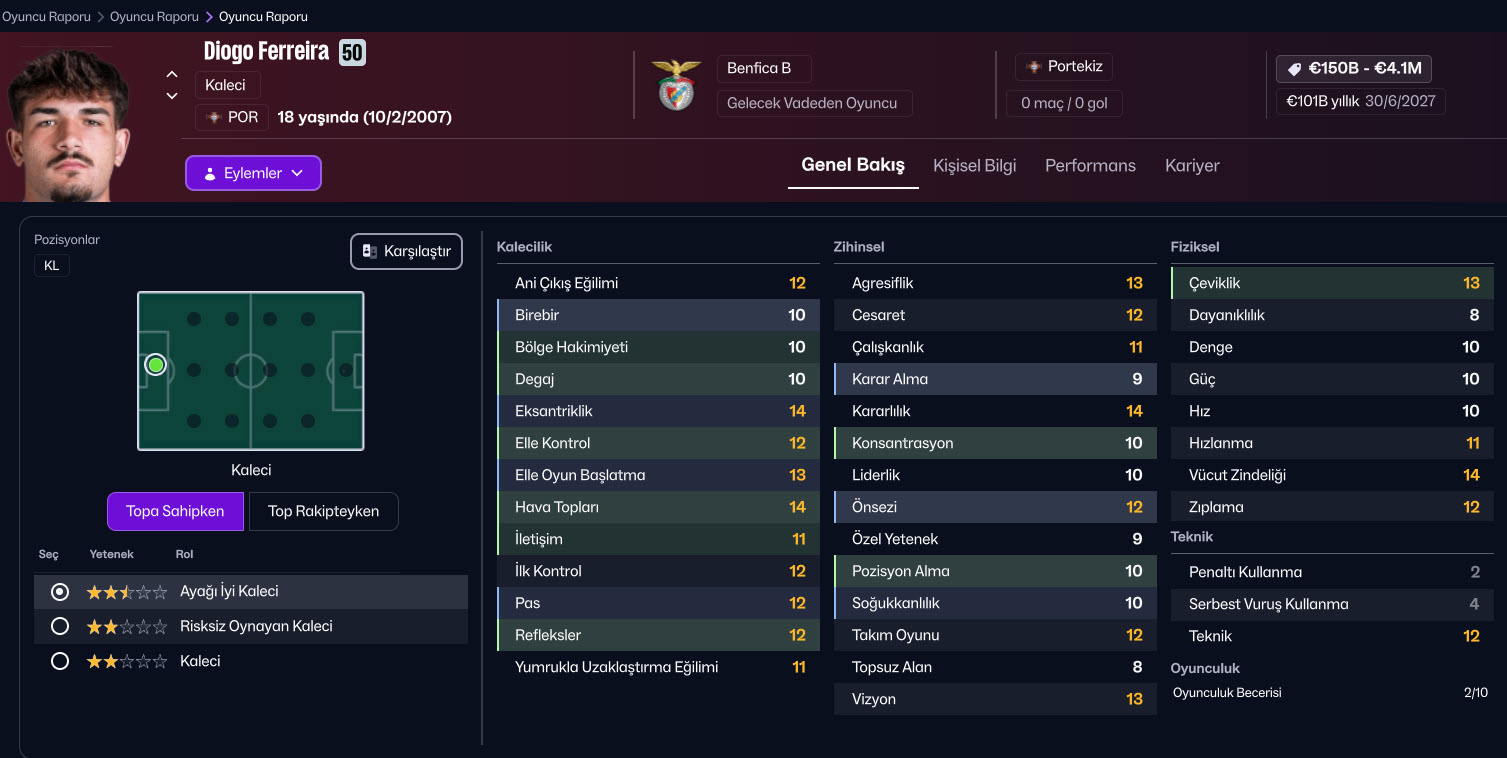This screenshot has width=1507, height=758.
Task: Open the first Oyuncu Raporu breadcrumb
Action: [x=46, y=17]
